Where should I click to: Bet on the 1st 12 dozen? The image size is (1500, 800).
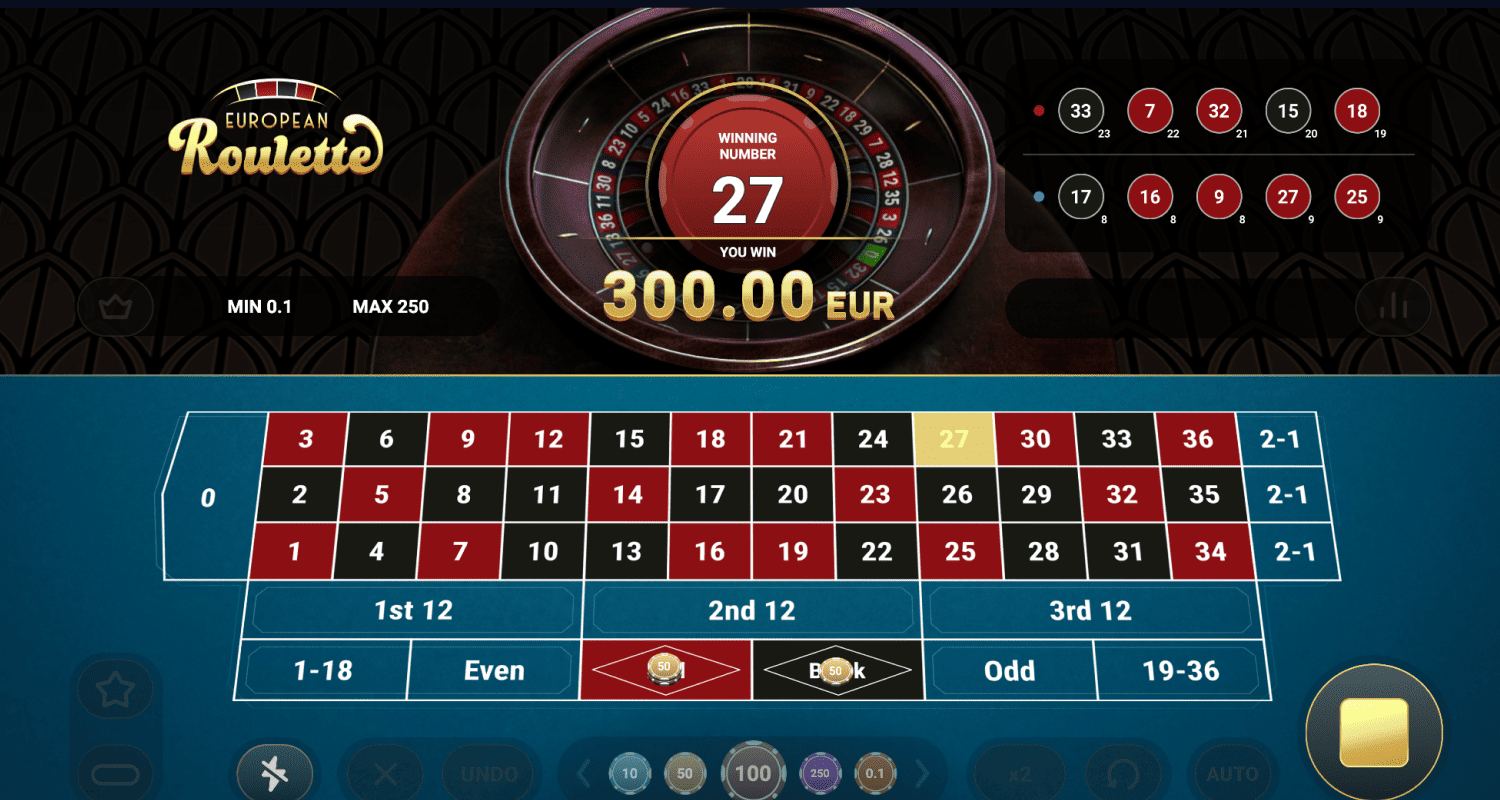(x=413, y=611)
